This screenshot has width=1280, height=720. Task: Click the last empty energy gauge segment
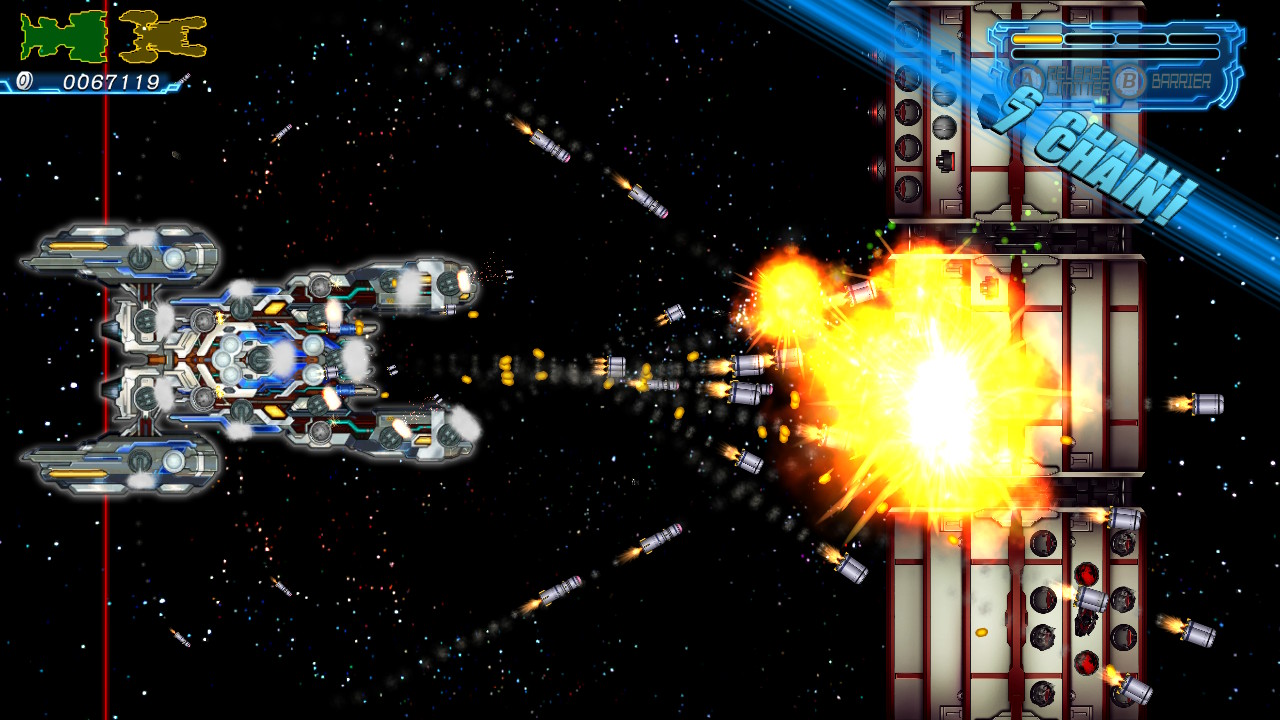coord(1194,39)
